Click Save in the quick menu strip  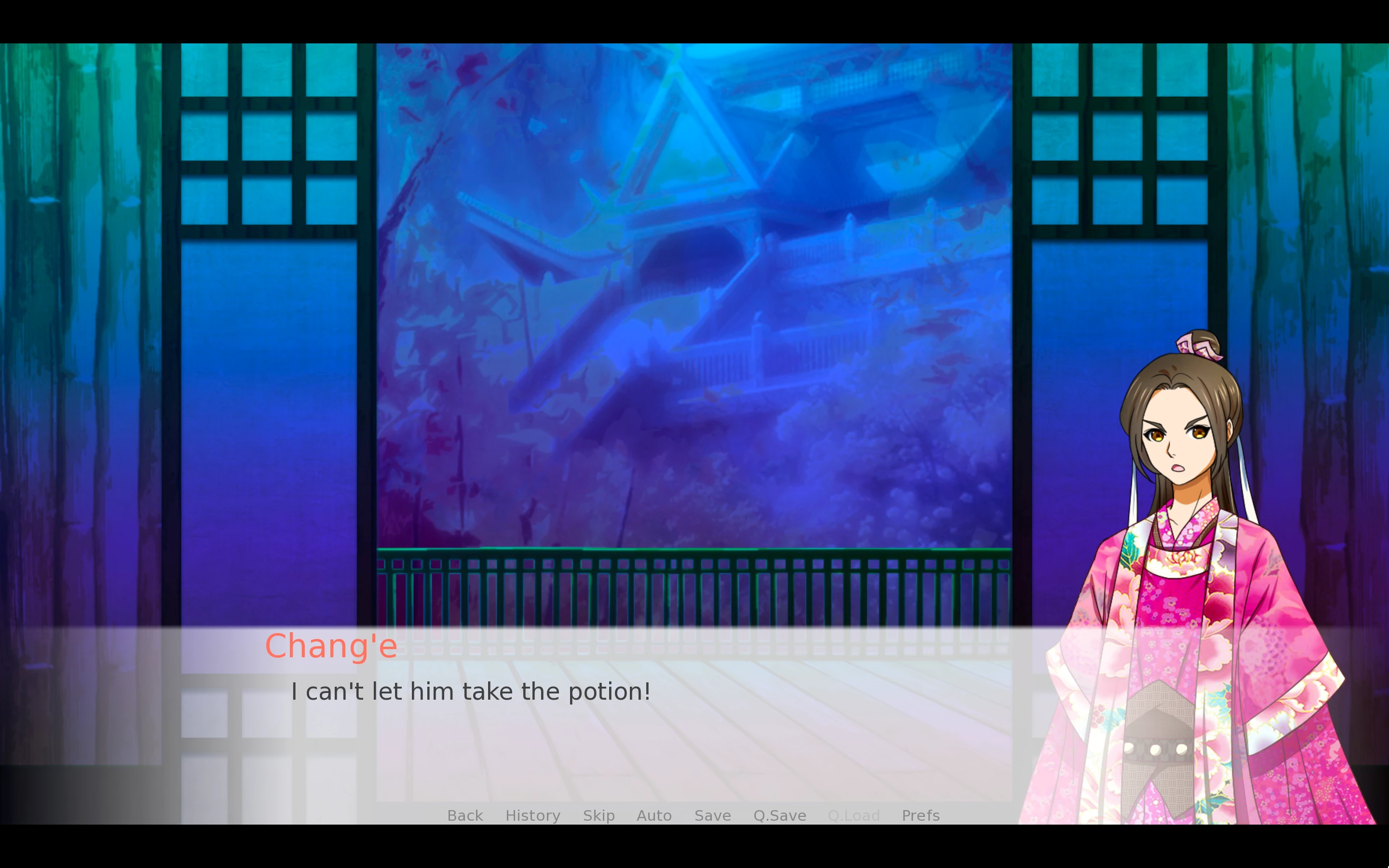tap(712, 815)
